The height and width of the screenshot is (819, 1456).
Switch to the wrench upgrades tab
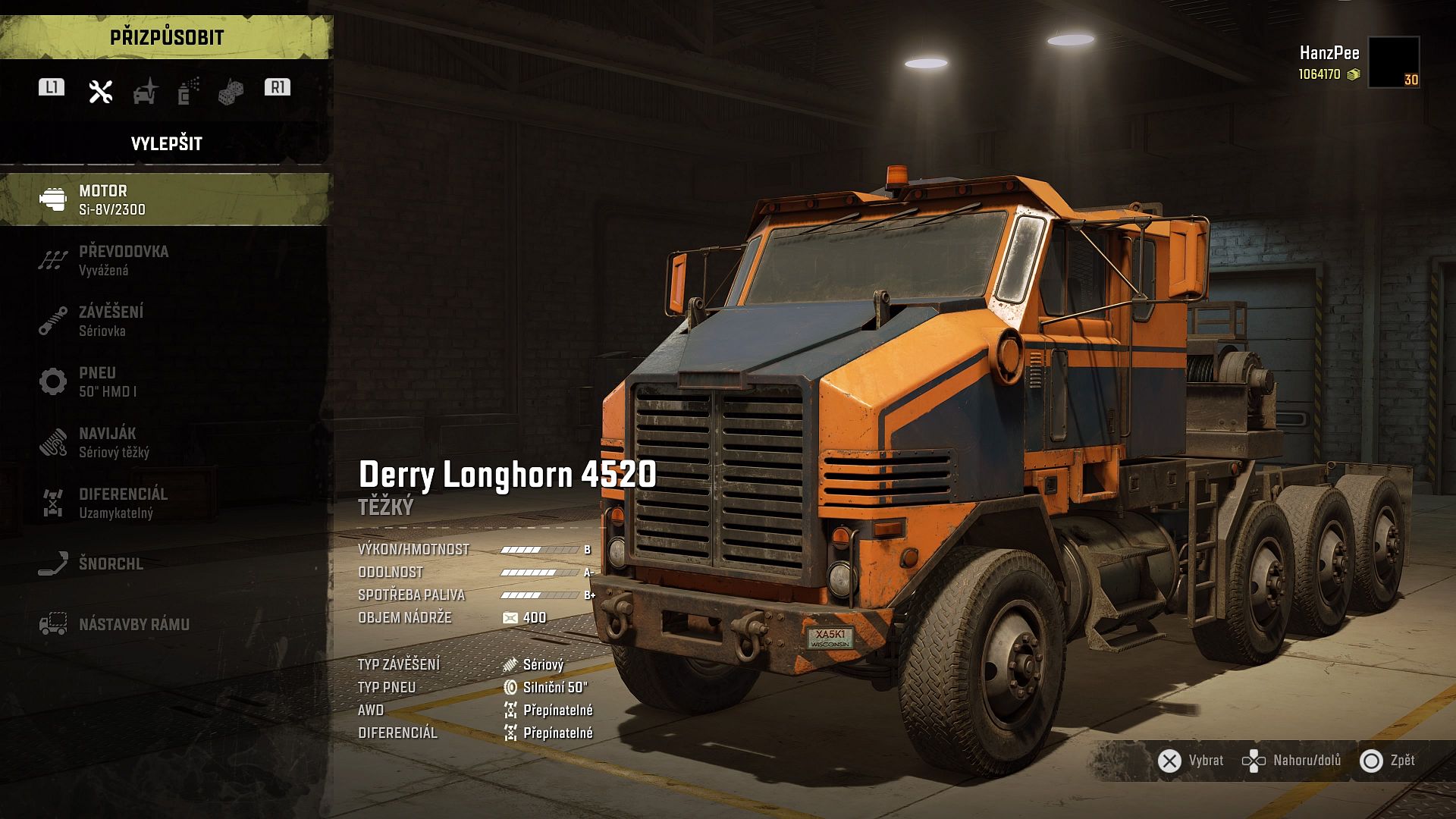pyautogui.click(x=100, y=91)
